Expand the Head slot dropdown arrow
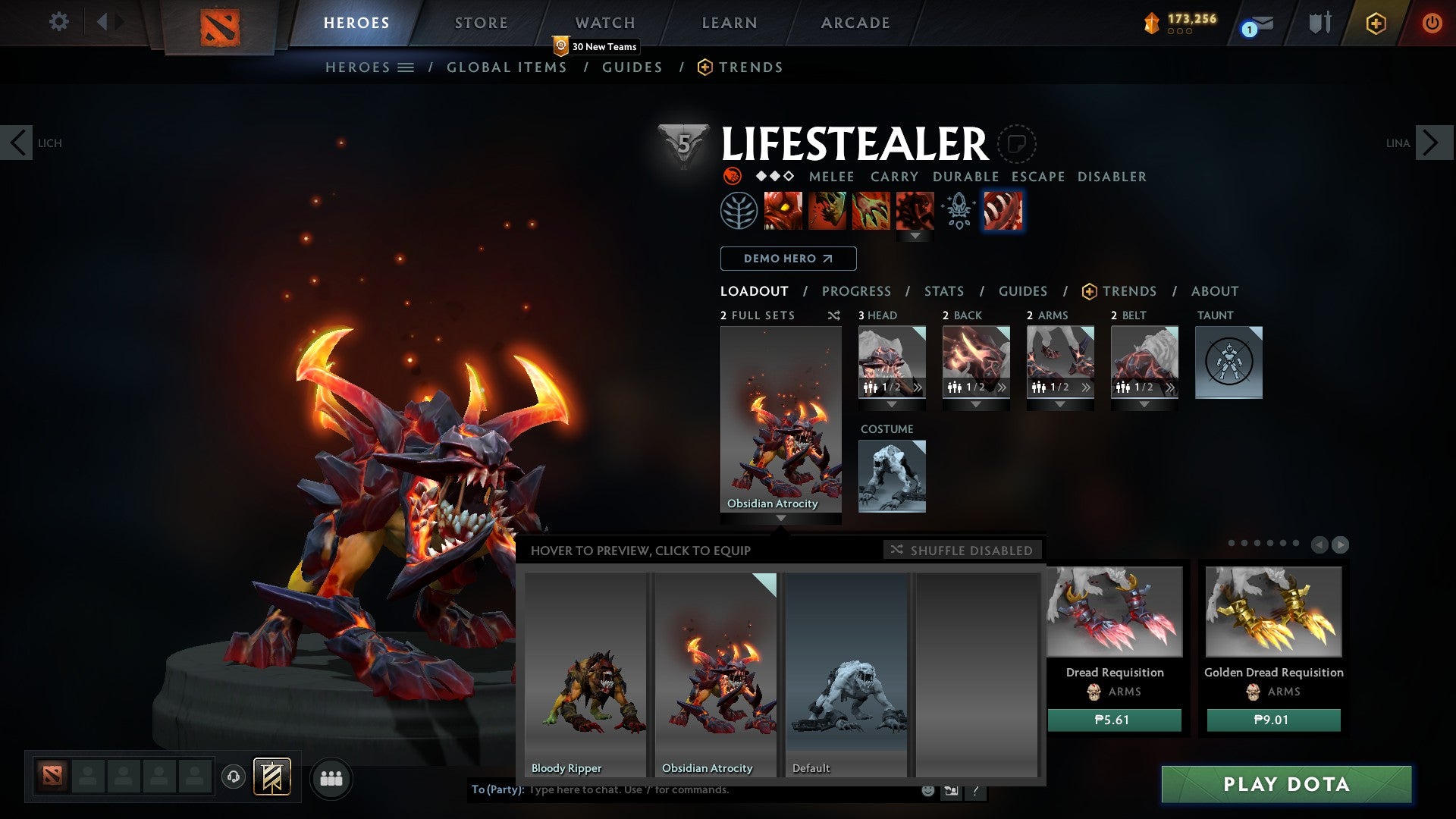This screenshot has width=1456, height=819. 892,404
